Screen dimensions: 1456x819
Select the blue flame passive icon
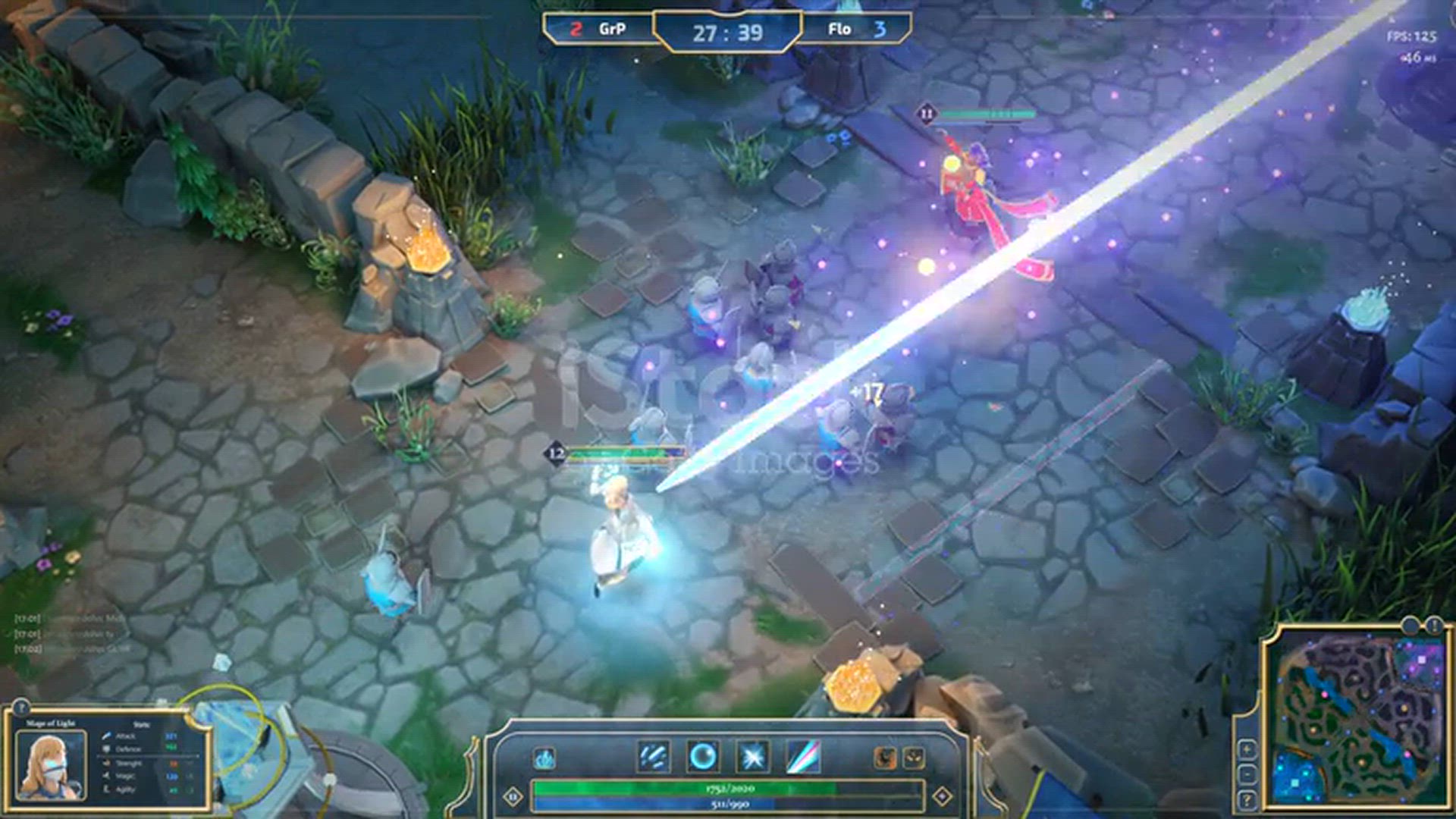coord(544,758)
